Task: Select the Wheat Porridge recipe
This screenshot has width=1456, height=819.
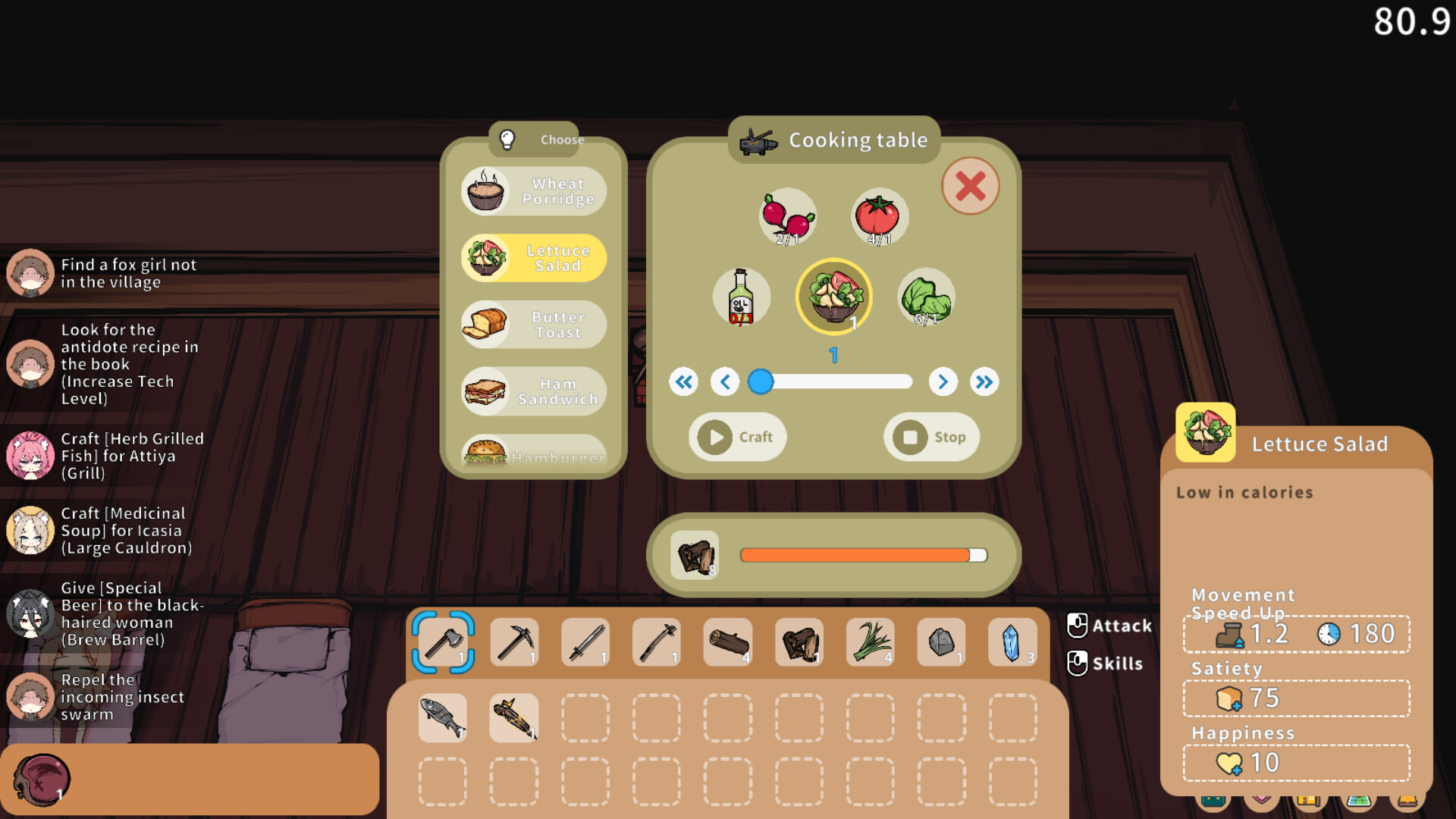Action: 534,191
